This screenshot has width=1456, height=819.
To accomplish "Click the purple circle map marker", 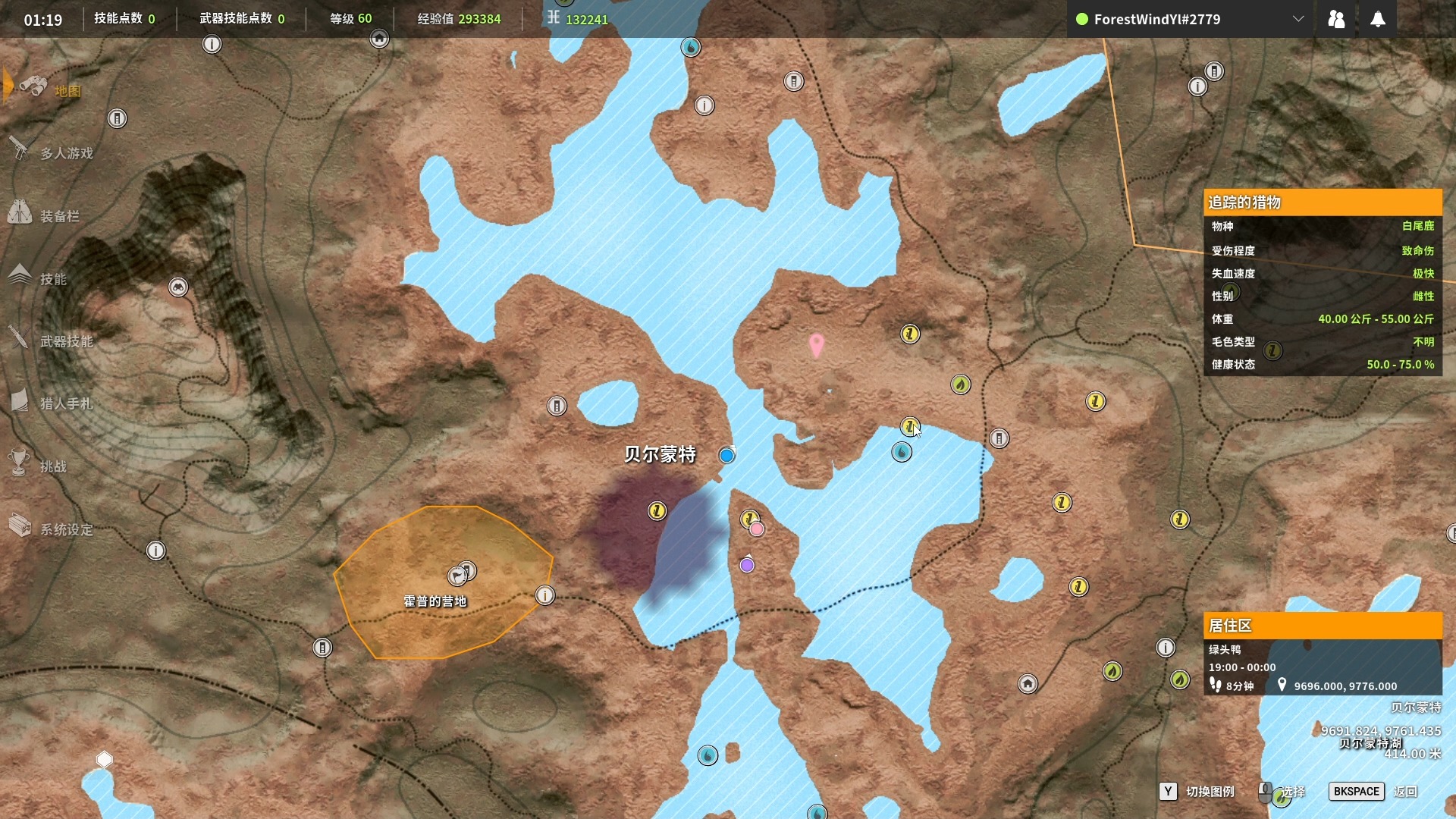I will point(747,565).
